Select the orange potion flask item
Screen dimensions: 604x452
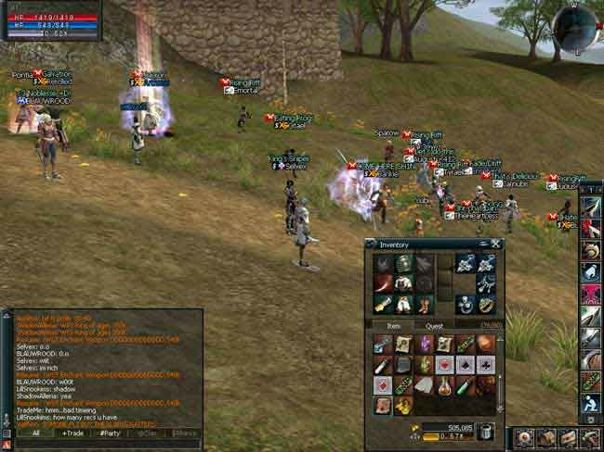coord(445,385)
